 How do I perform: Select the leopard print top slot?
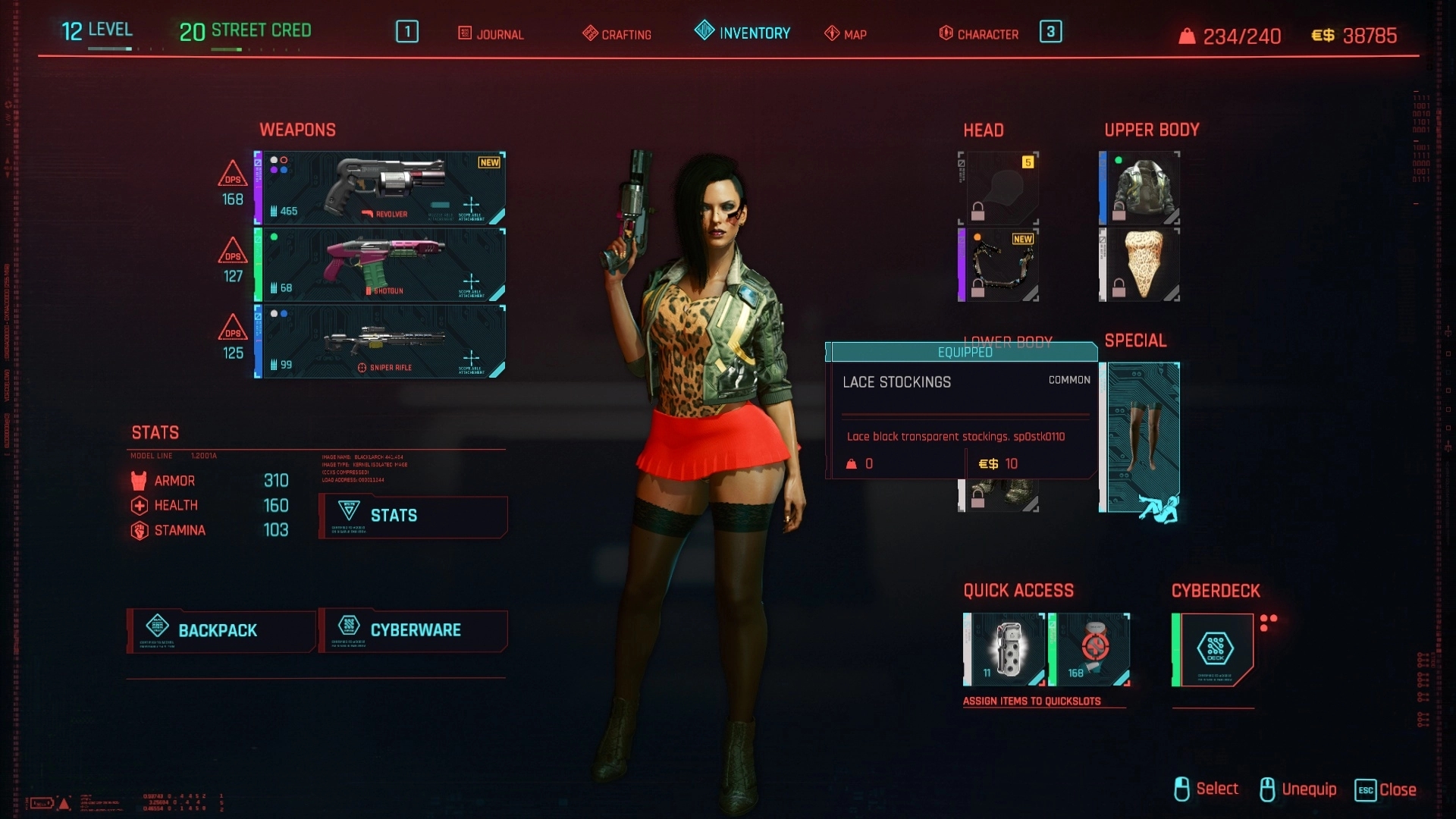(x=1141, y=265)
